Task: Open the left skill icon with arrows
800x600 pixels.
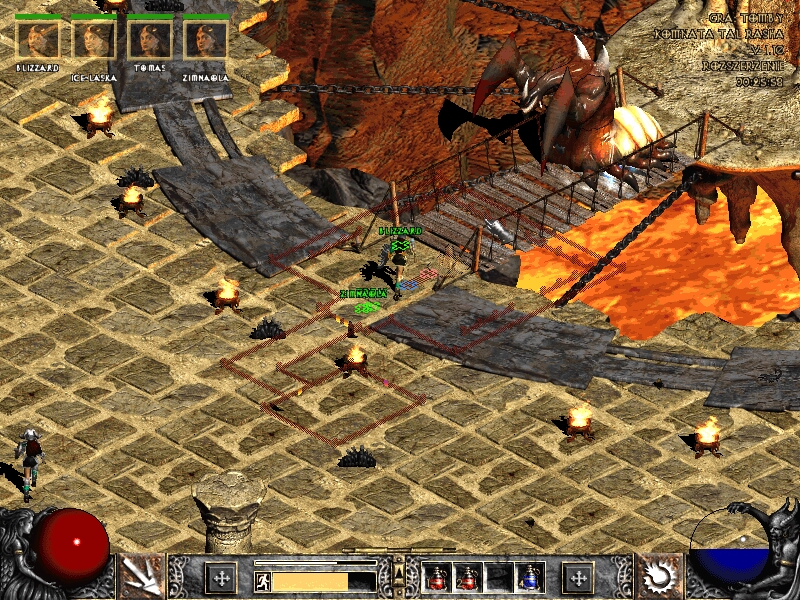Action: coord(141,577)
